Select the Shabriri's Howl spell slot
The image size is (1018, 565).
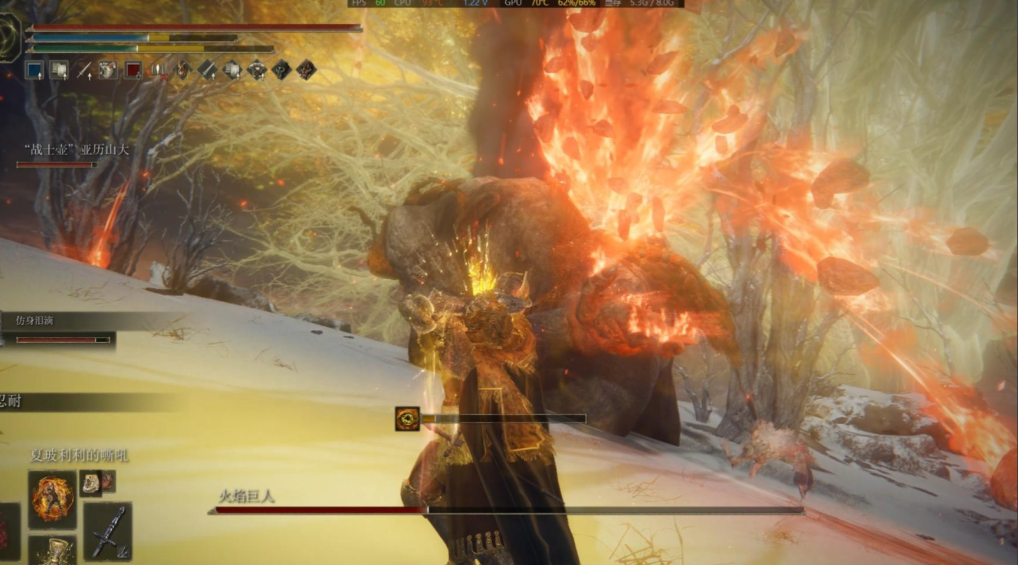(51, 498)
